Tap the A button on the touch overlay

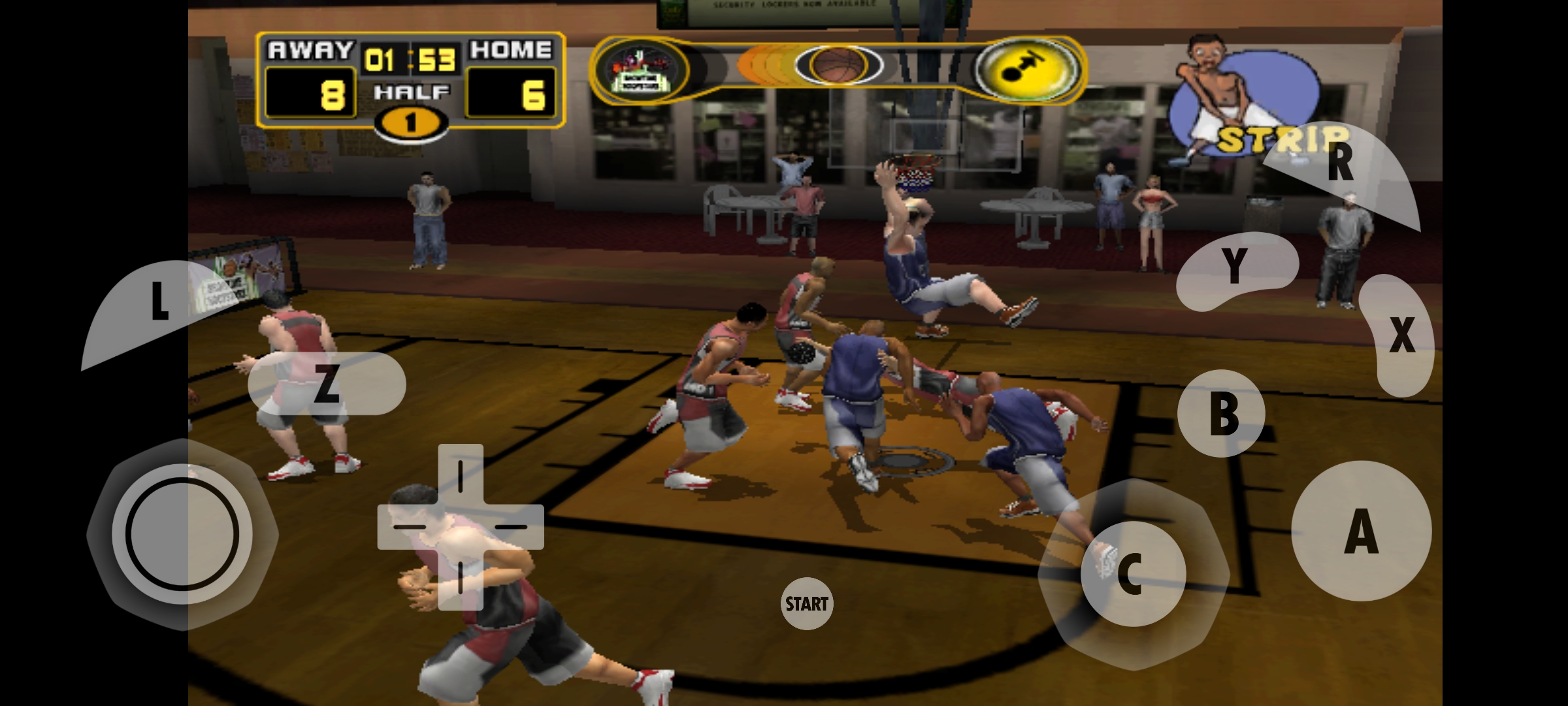(1362, 531)
